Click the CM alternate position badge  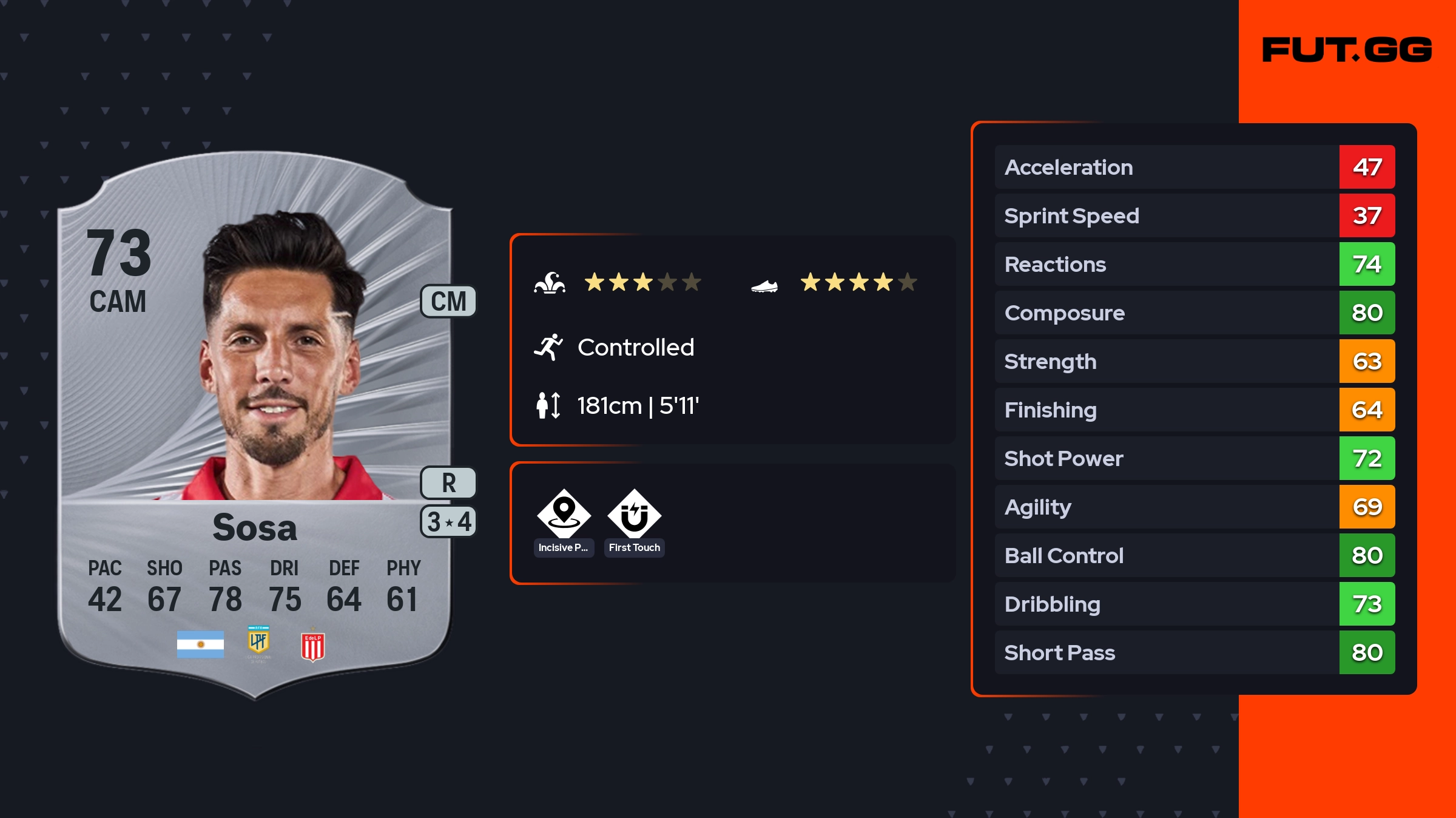click(x=448, y=302)
